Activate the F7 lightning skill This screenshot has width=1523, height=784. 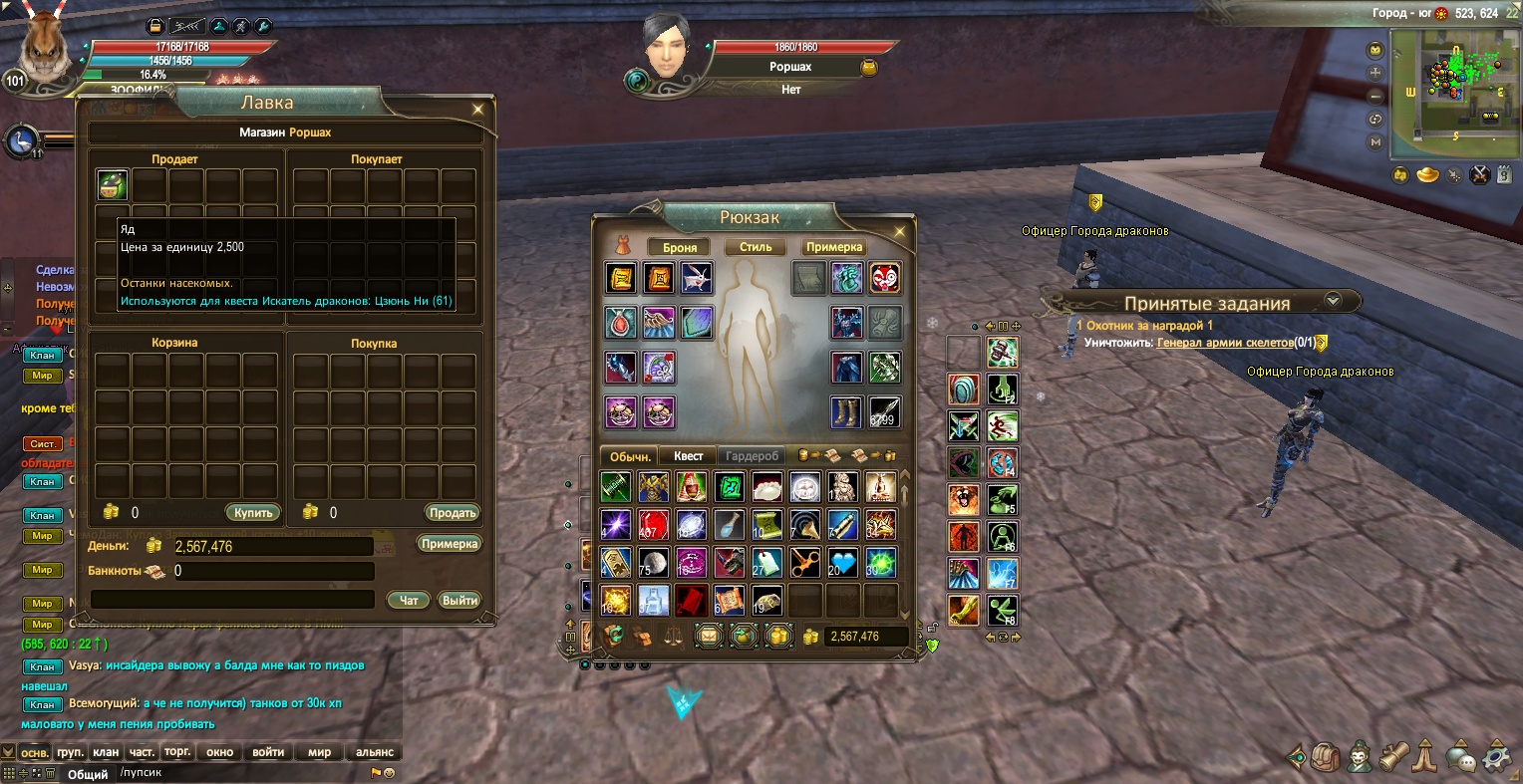(1002, 573)
